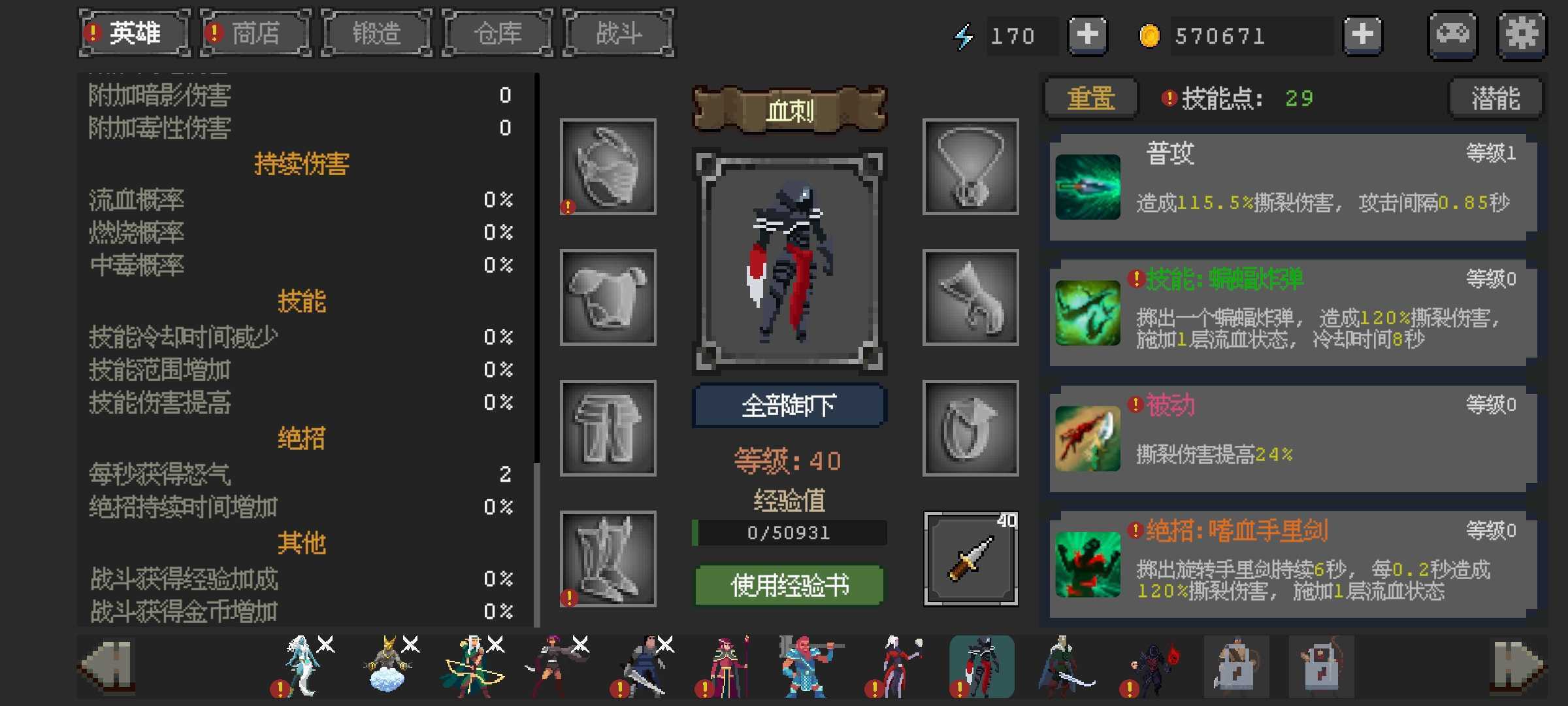Click the plus button next to gold count
Screen dimensions: 1568x706
1363,35
